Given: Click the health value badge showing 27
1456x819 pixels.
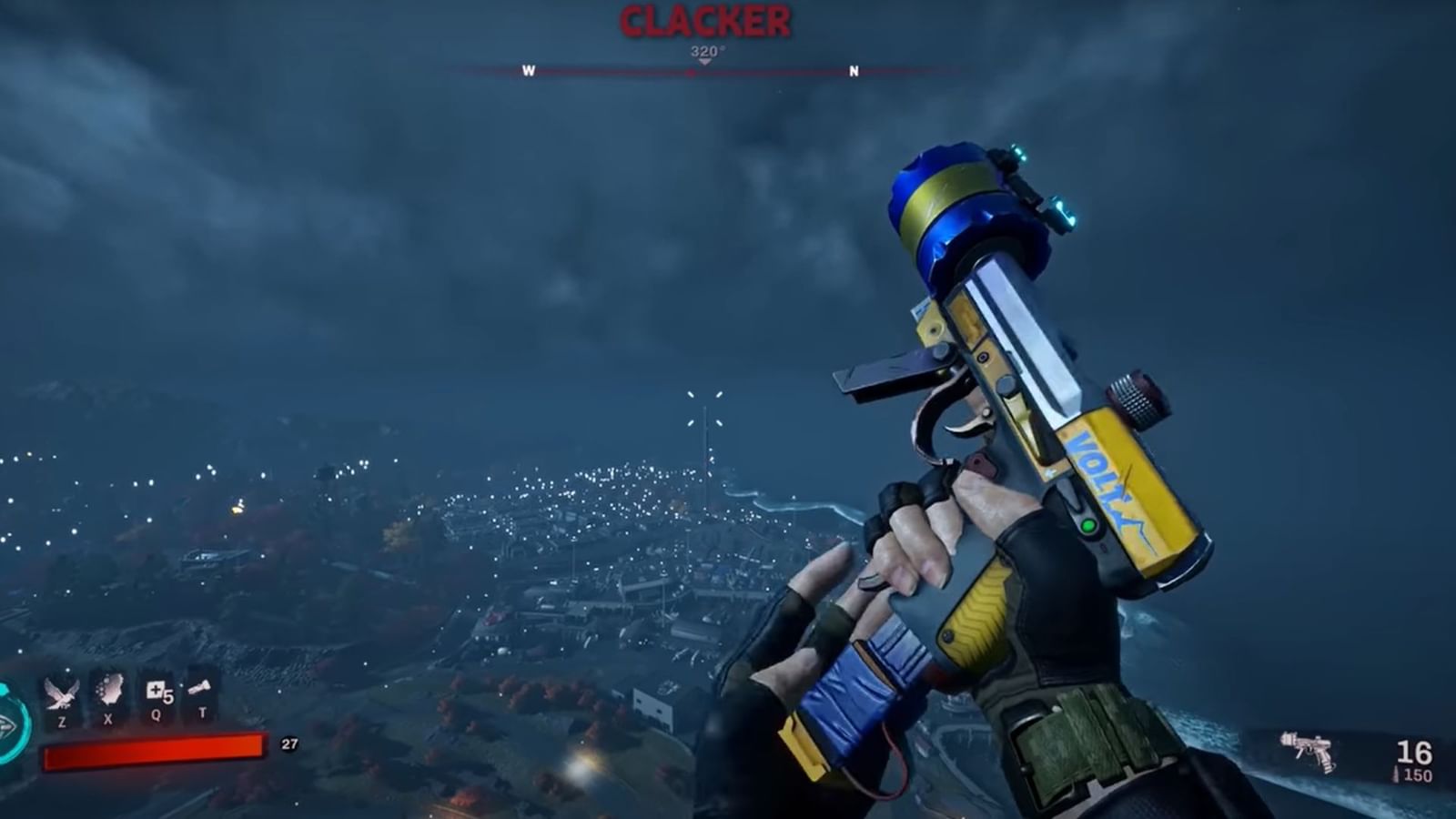Looking at the screenshot, I should coord(289,743).
